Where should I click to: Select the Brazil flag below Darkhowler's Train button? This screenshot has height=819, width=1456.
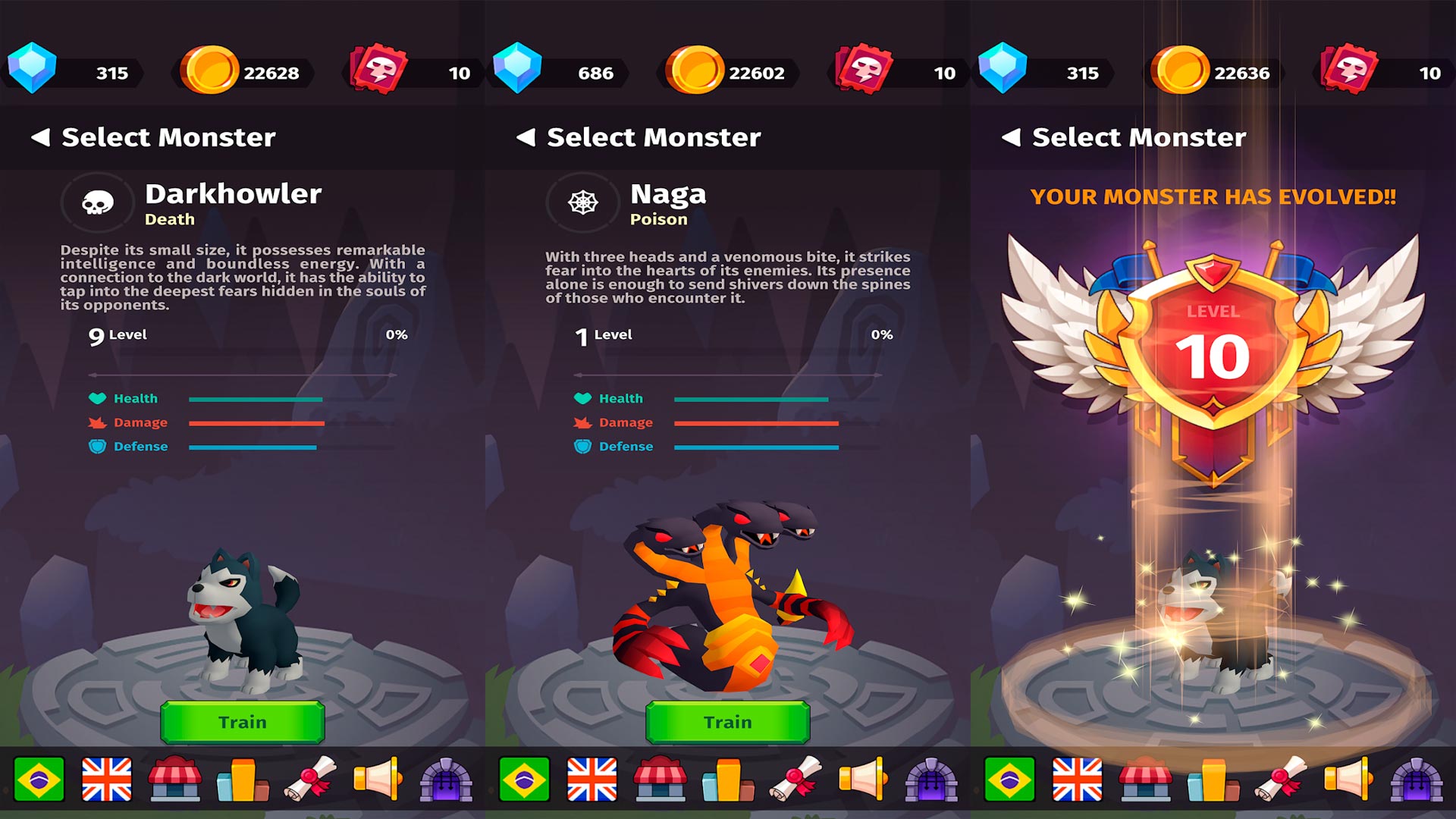click(39, 779)
